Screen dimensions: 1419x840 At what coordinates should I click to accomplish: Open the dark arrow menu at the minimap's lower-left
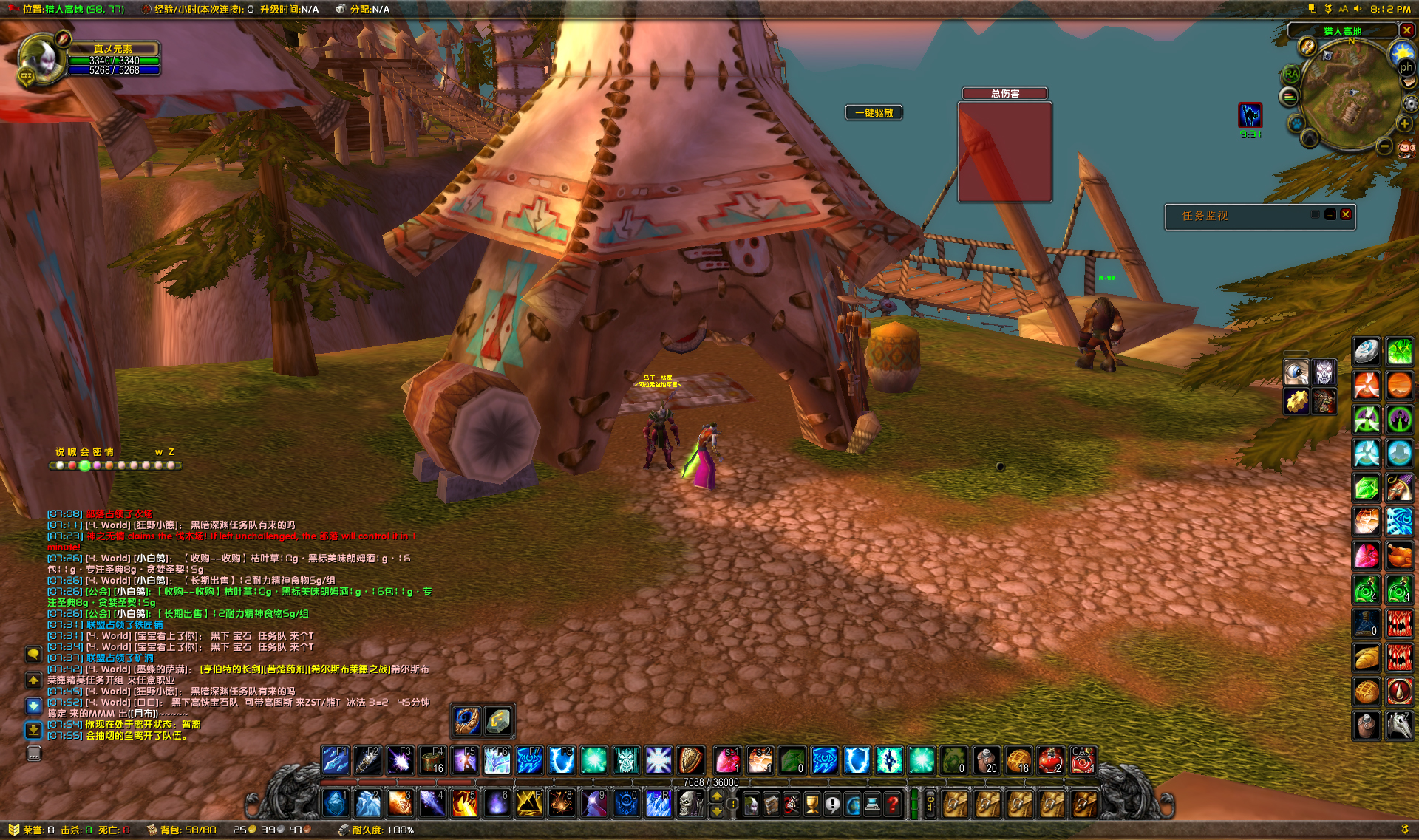1309,138
